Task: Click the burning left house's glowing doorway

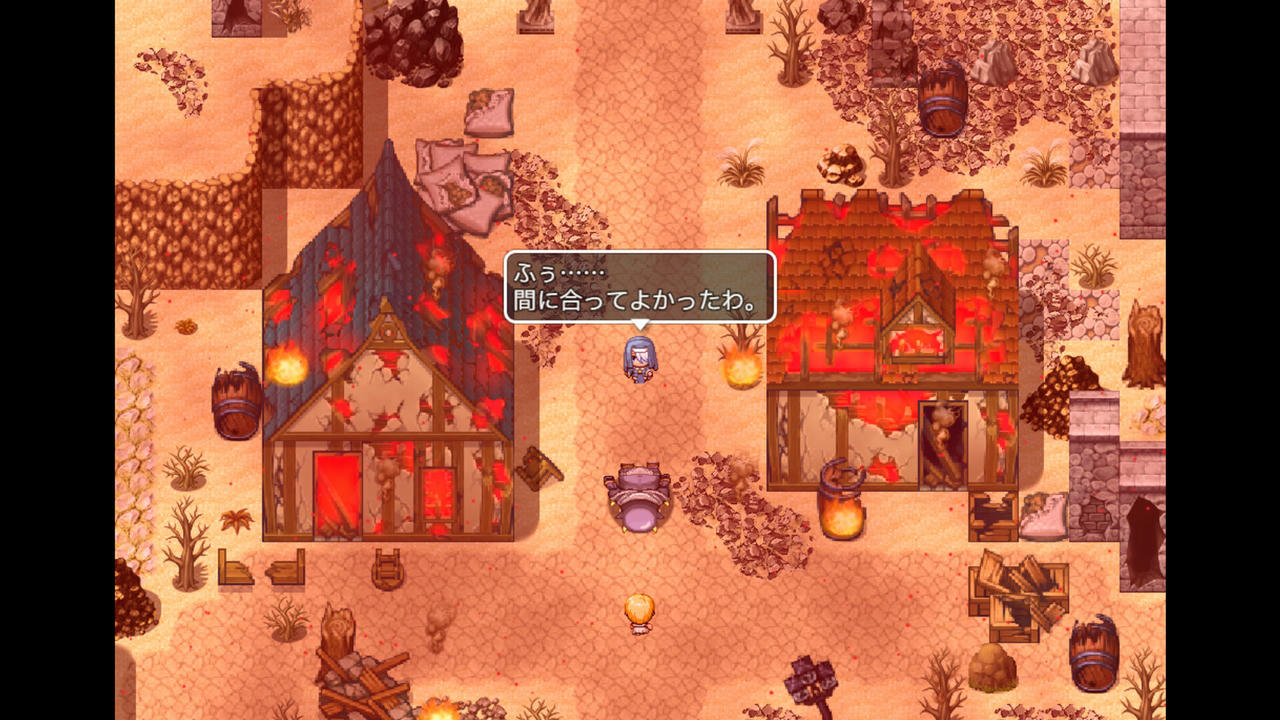Action: [336, 490]
